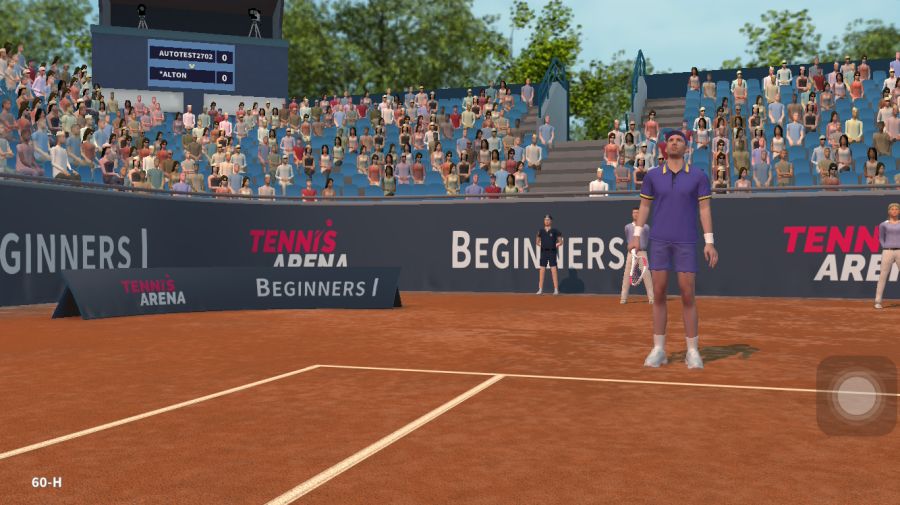Tap the round virtual joystick button
Screen dimensions: 900x505
pos(856,396)
